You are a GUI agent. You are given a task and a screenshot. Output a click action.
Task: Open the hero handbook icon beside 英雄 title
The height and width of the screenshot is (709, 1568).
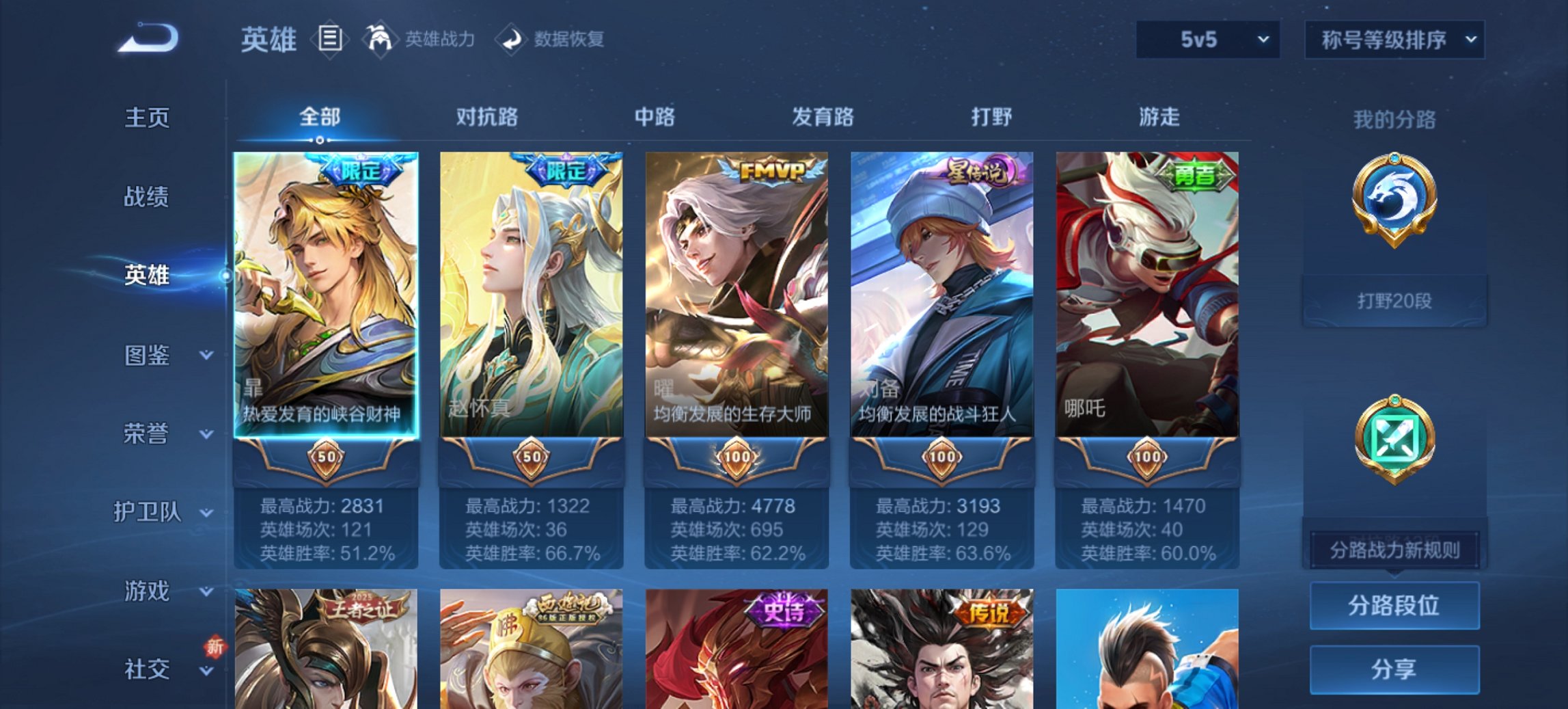click(x=329, y=39)
